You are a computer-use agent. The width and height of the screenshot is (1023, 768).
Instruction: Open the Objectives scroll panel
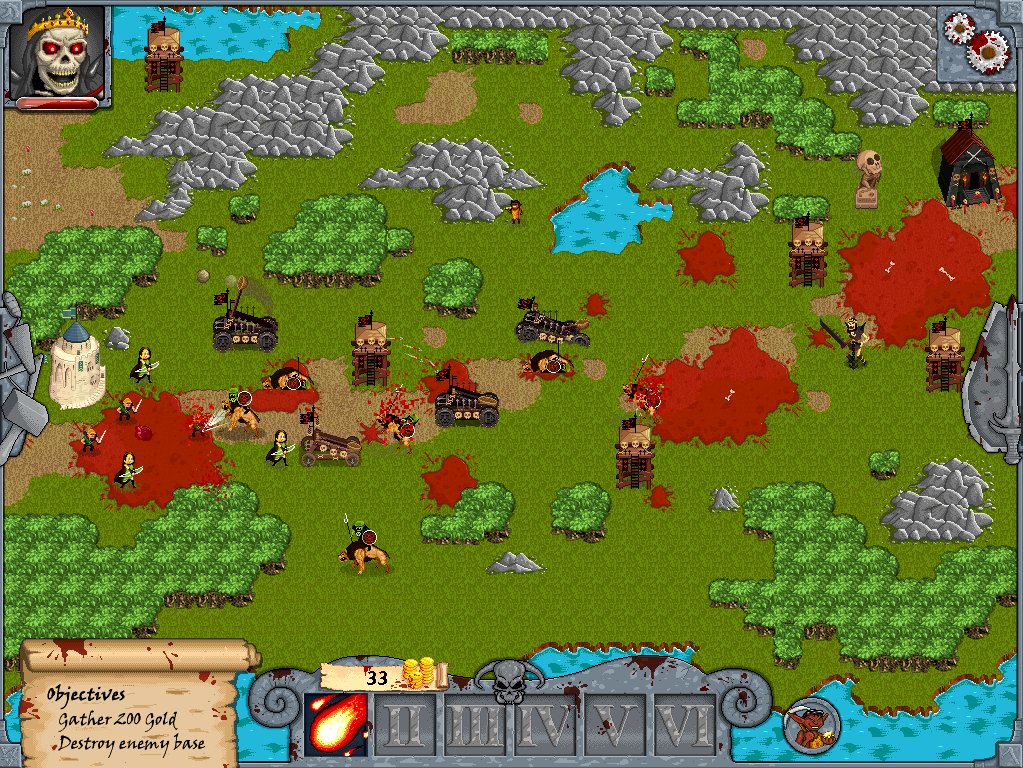click(130, 706)
